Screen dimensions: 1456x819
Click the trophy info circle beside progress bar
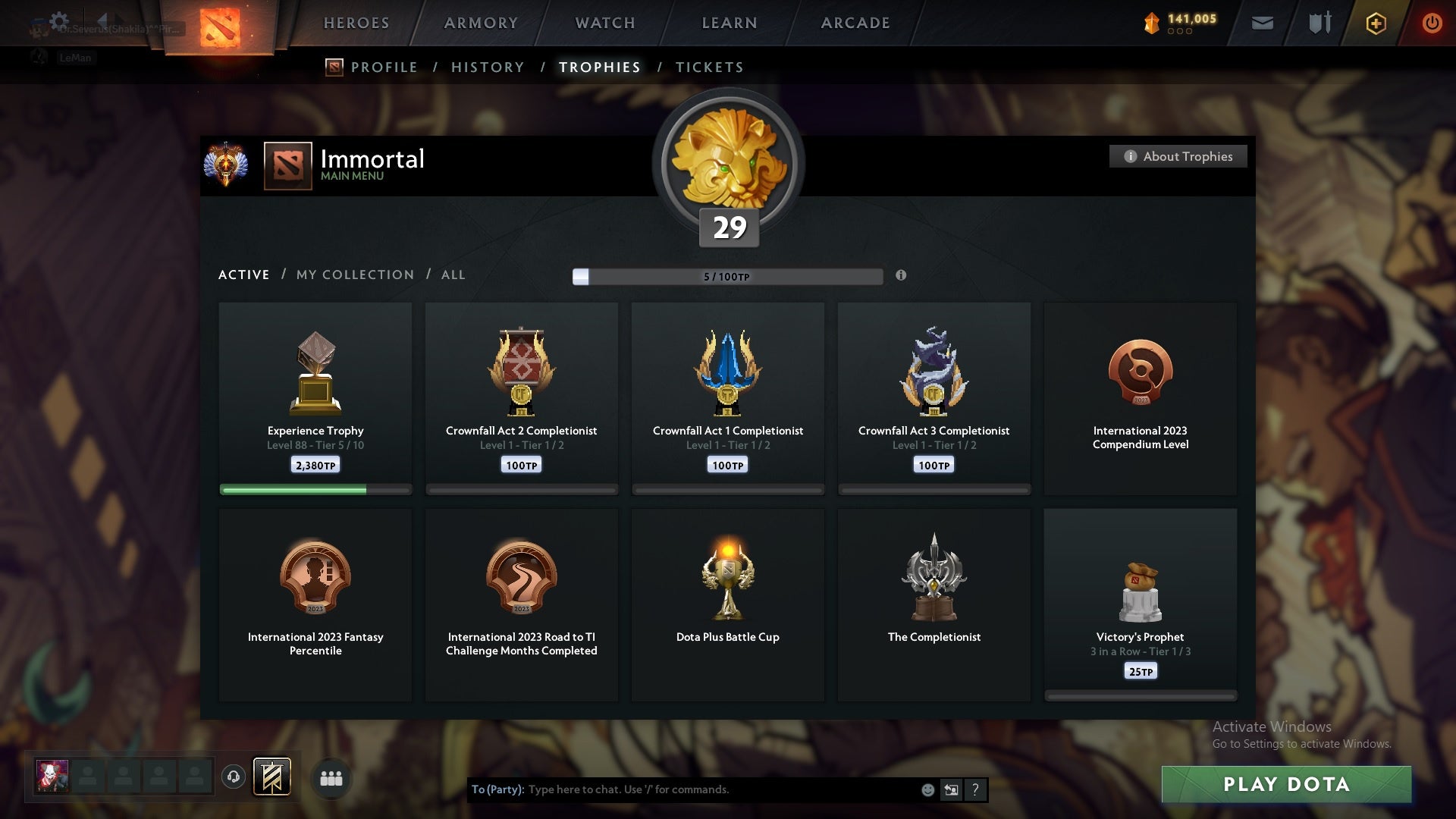coord(901,276)
